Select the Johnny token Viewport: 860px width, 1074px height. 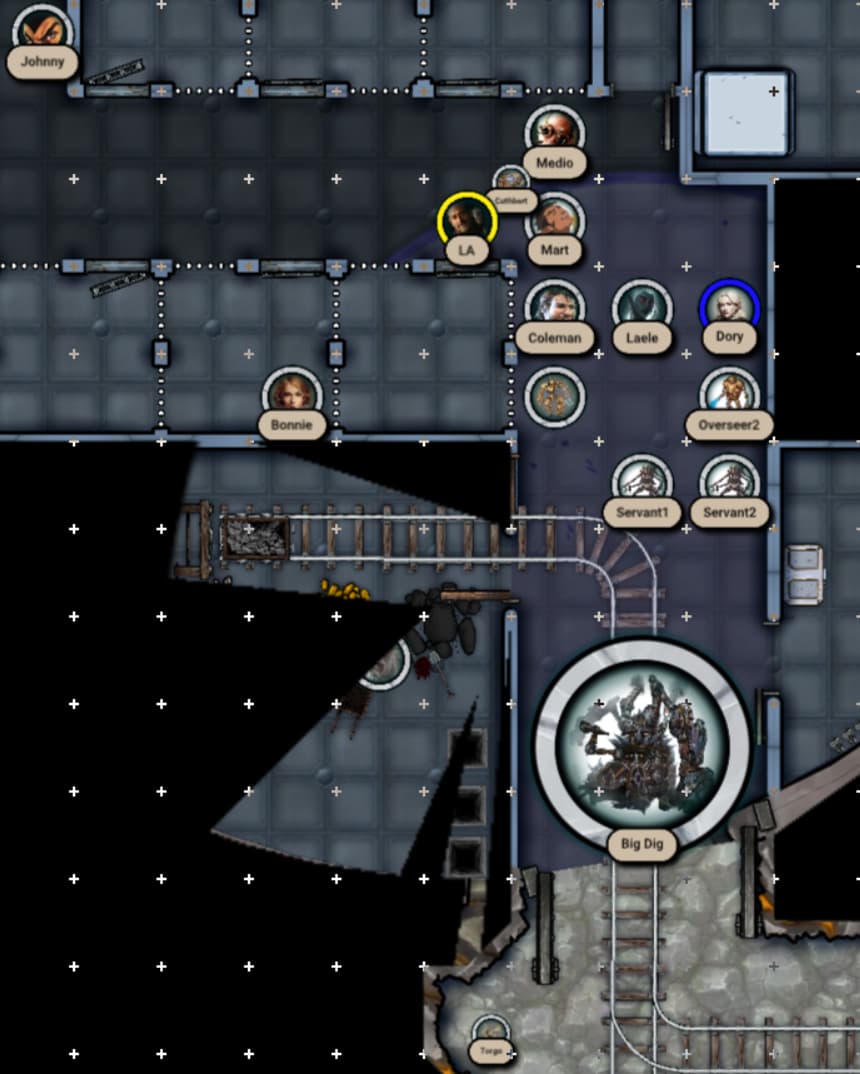click(42, 33)
